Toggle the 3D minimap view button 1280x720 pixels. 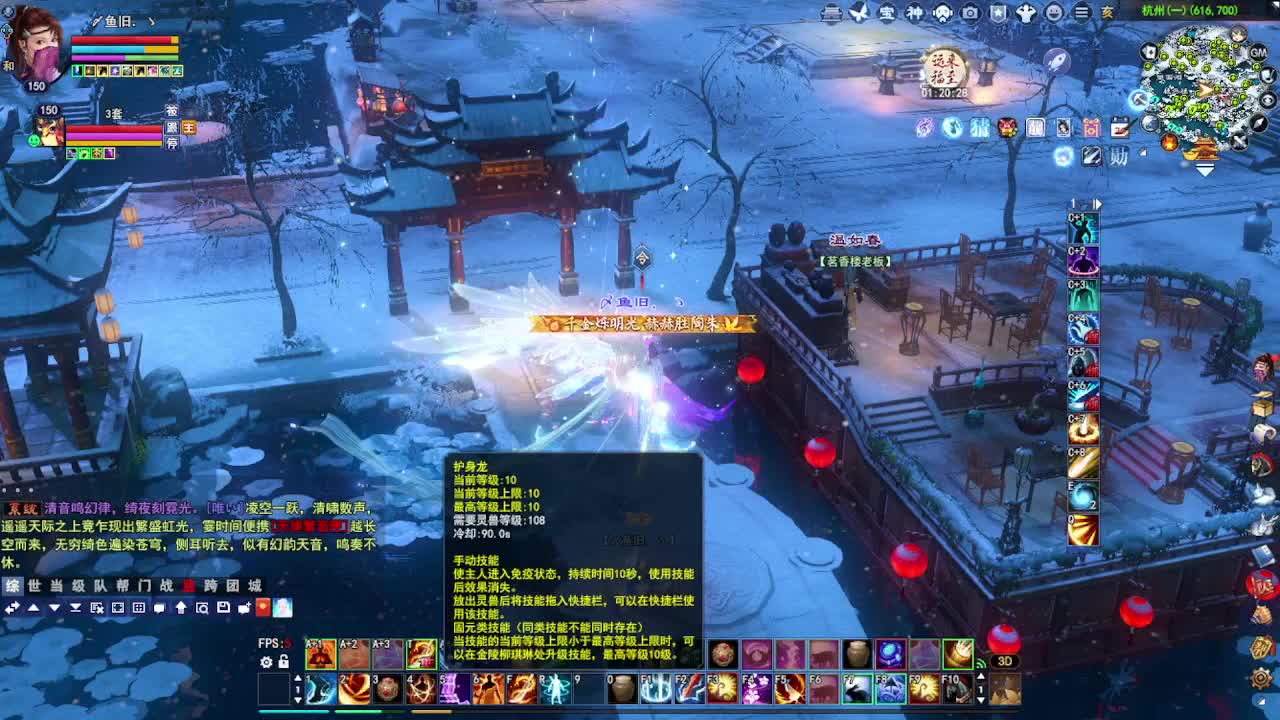[x=1004, y=661]
